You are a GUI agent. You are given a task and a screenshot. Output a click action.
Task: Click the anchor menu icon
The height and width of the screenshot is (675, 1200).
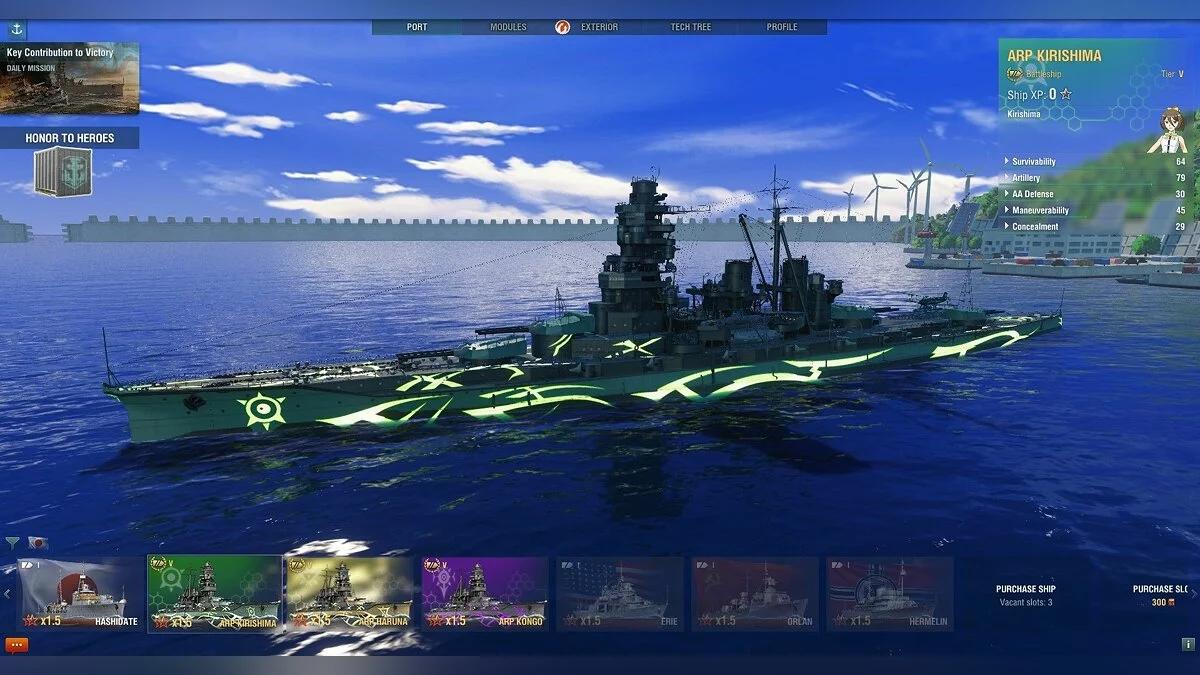pyautogui.click(x=17, y=29)
